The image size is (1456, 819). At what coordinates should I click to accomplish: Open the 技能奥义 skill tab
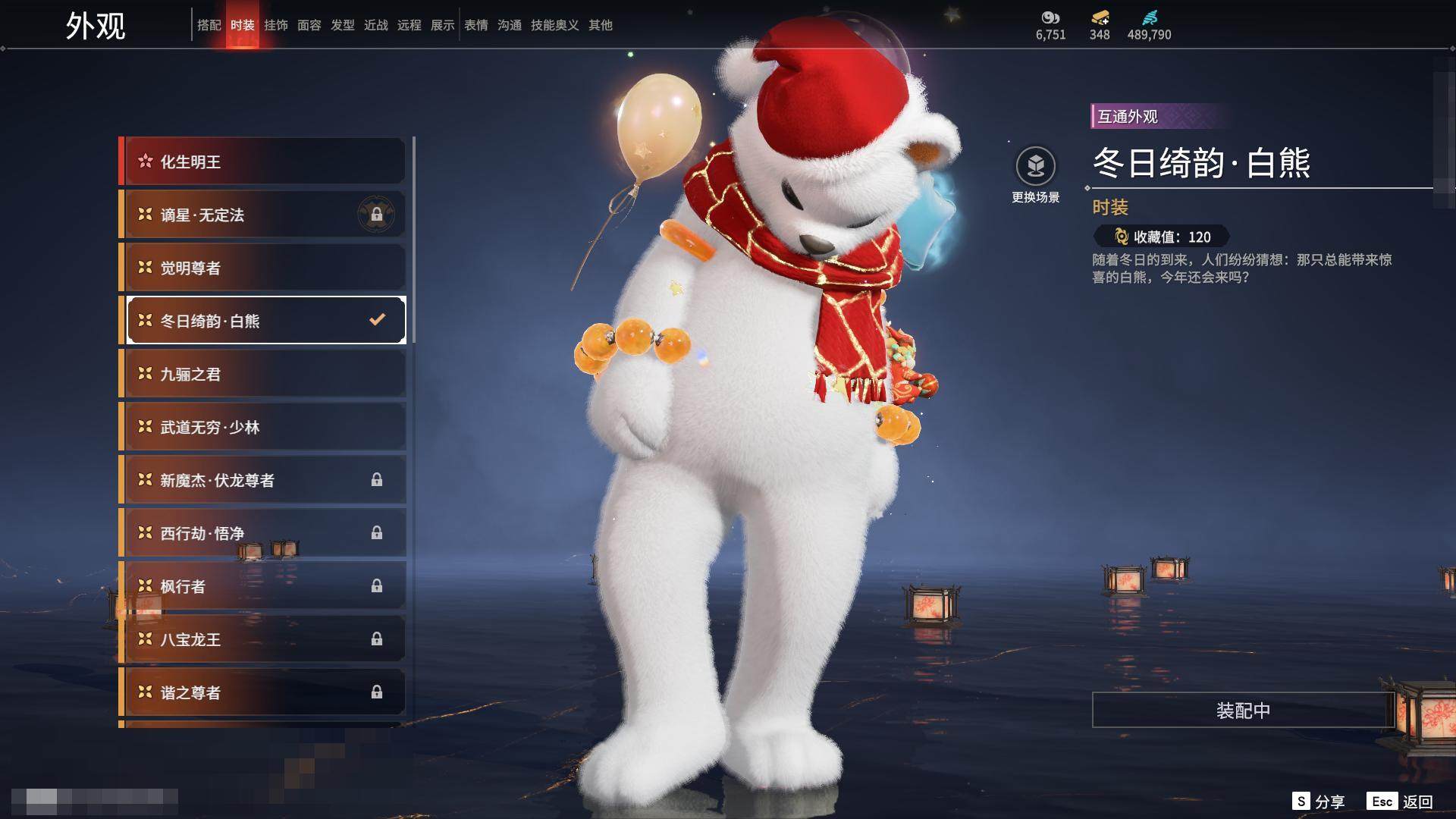pos(554,25)
